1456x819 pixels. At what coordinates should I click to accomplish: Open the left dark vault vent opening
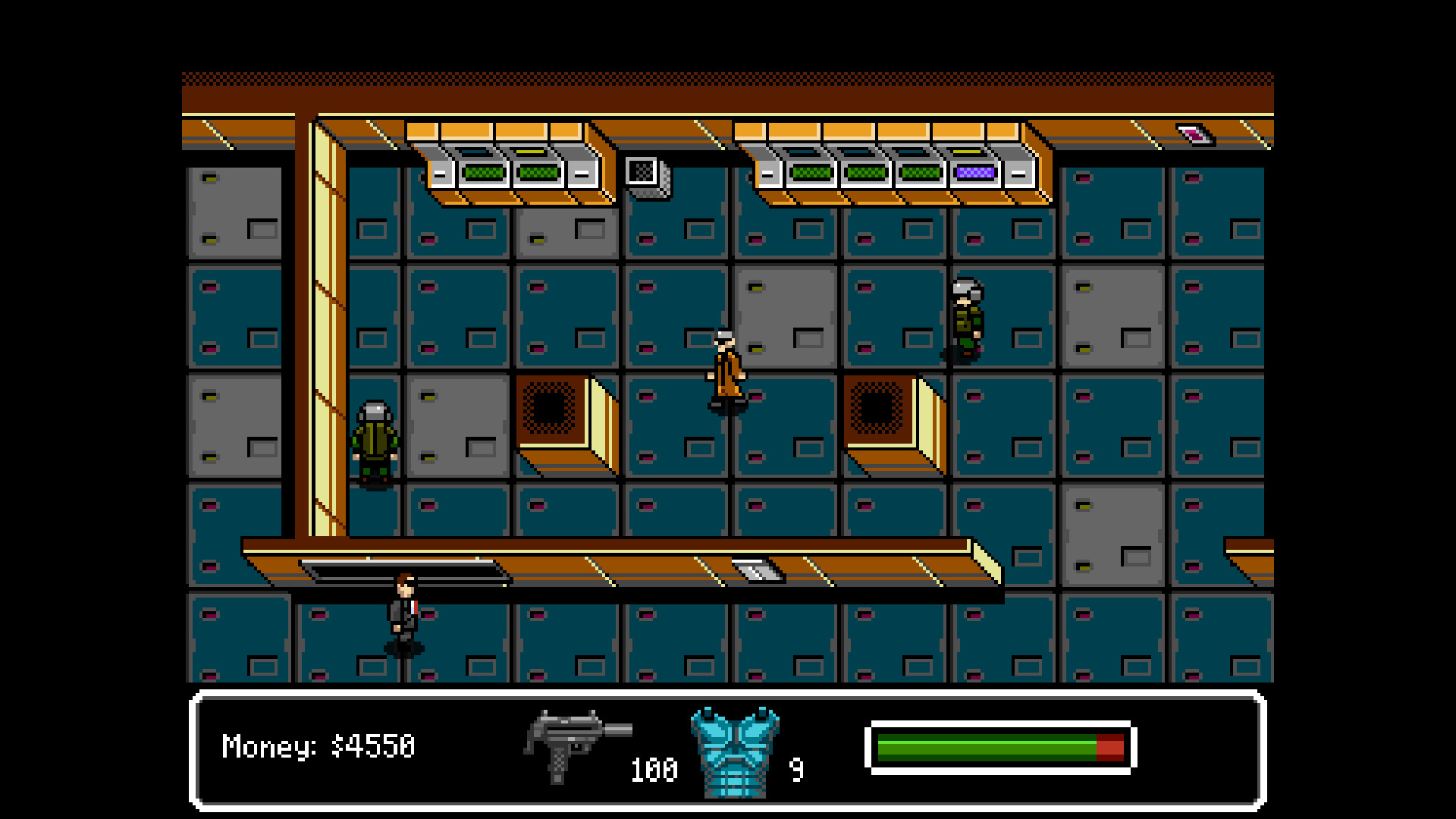[553, 409]
